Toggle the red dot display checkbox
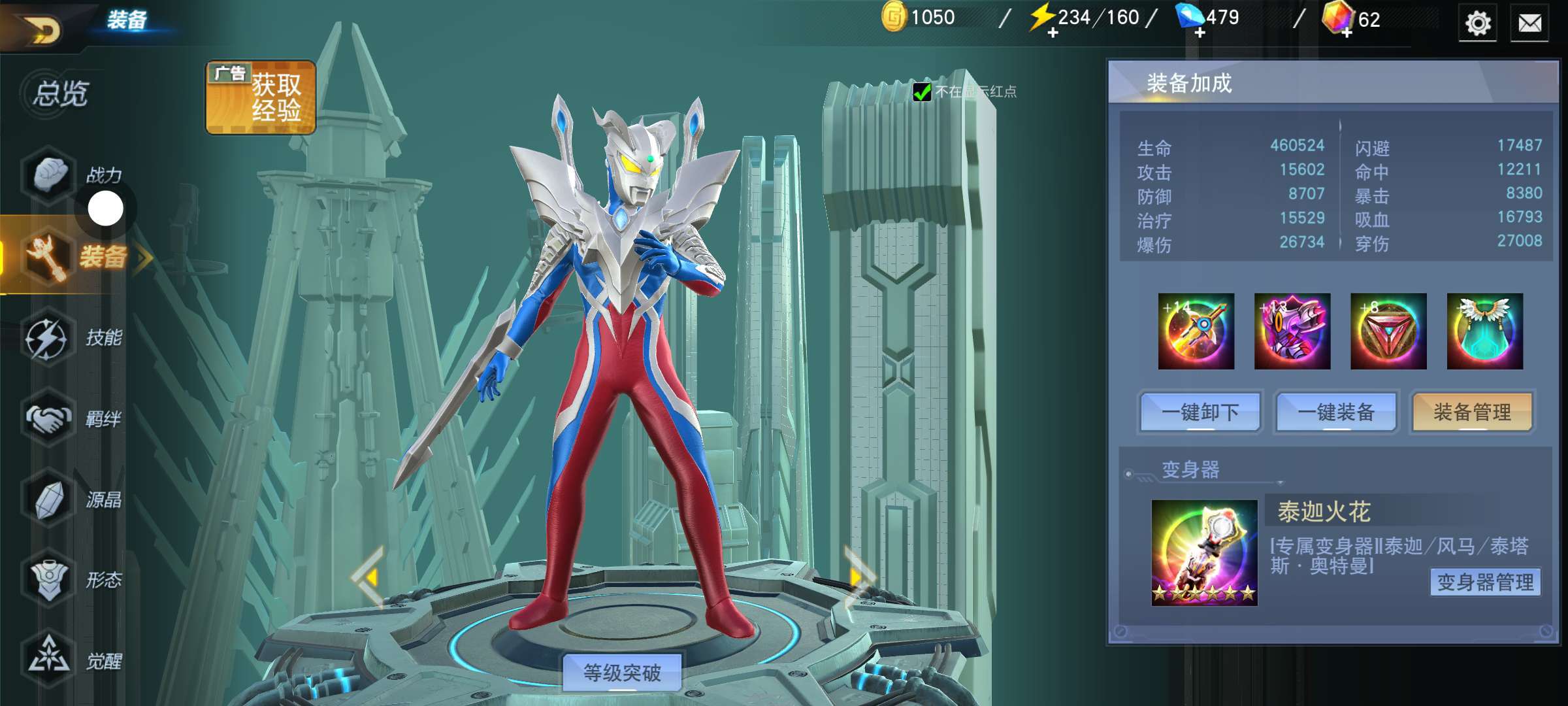This screenshot has height=706, width=1568. click(x=922, y=92)
